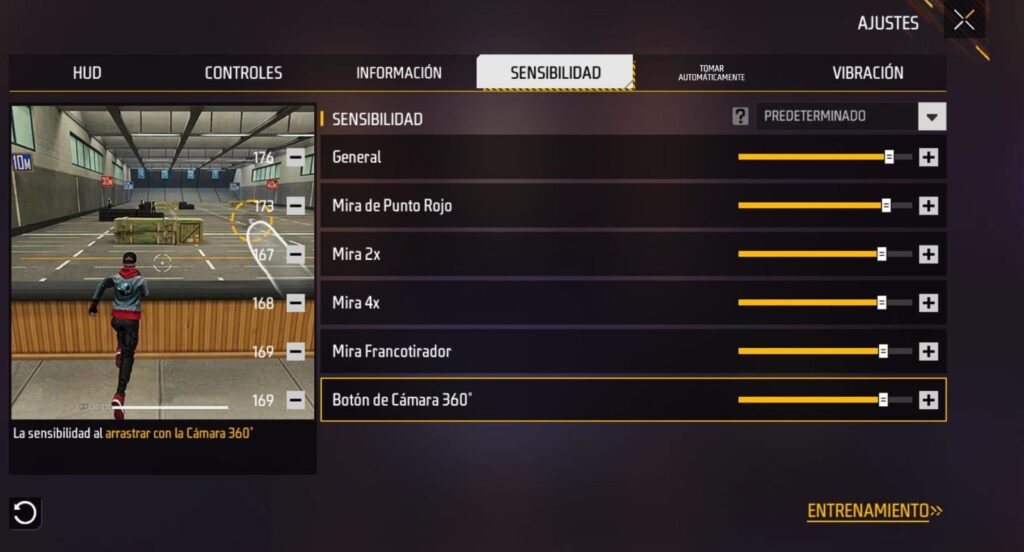
Task: Switch to the HUD tab
Action: (87, 73)
